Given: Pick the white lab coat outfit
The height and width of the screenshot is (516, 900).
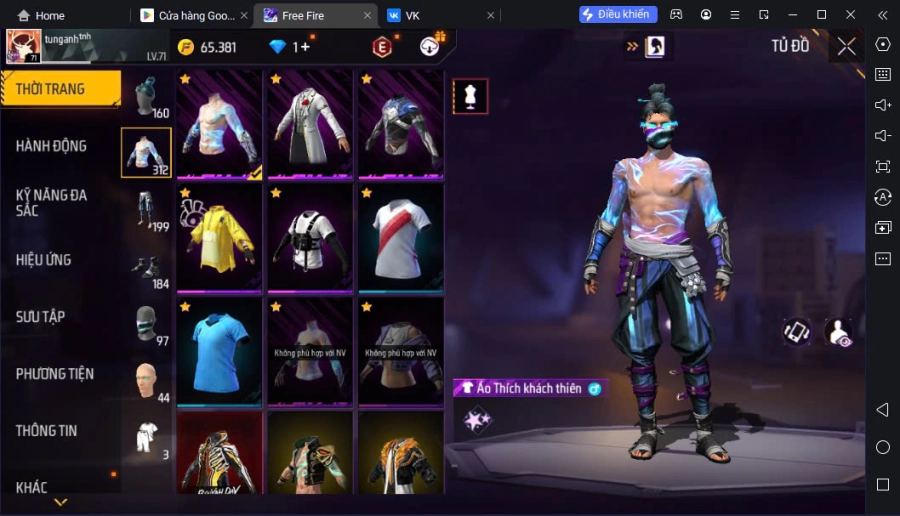Looking at the screenshot, I should click(x=309, y=124).
